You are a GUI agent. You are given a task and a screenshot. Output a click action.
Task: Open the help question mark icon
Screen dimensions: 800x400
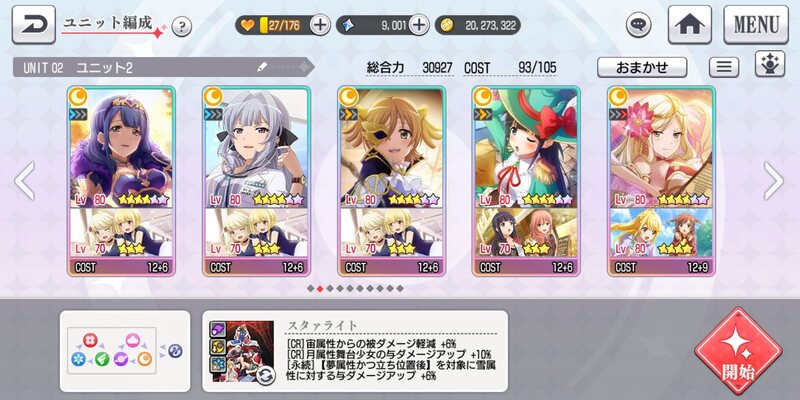181,27
